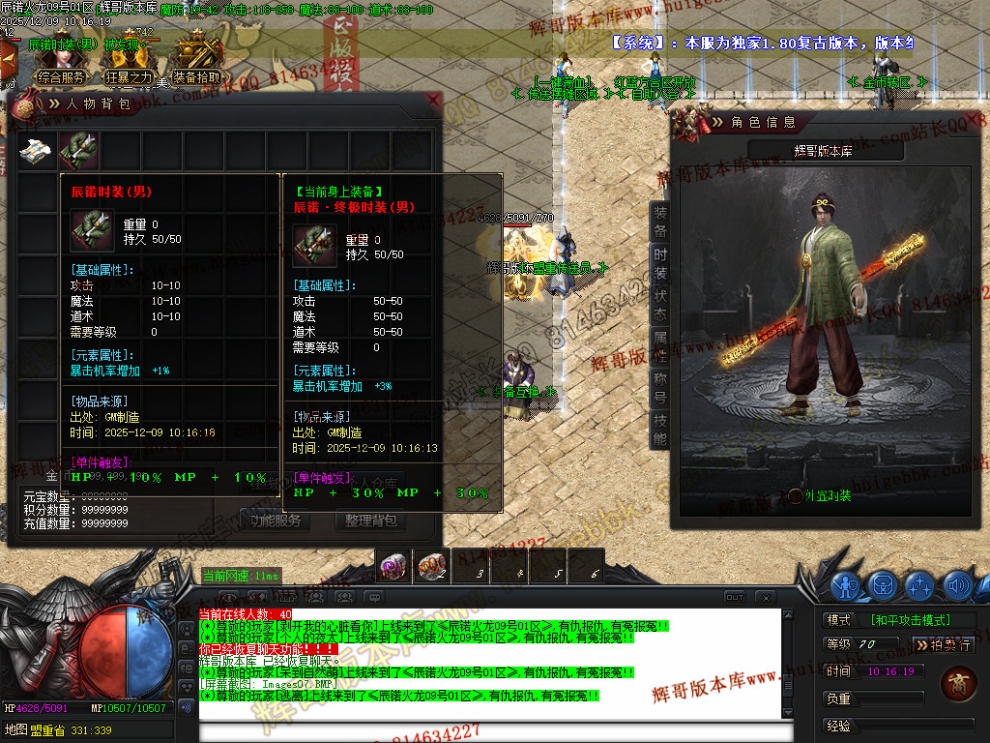Open the 装备拾取 settings

(197, 77)
